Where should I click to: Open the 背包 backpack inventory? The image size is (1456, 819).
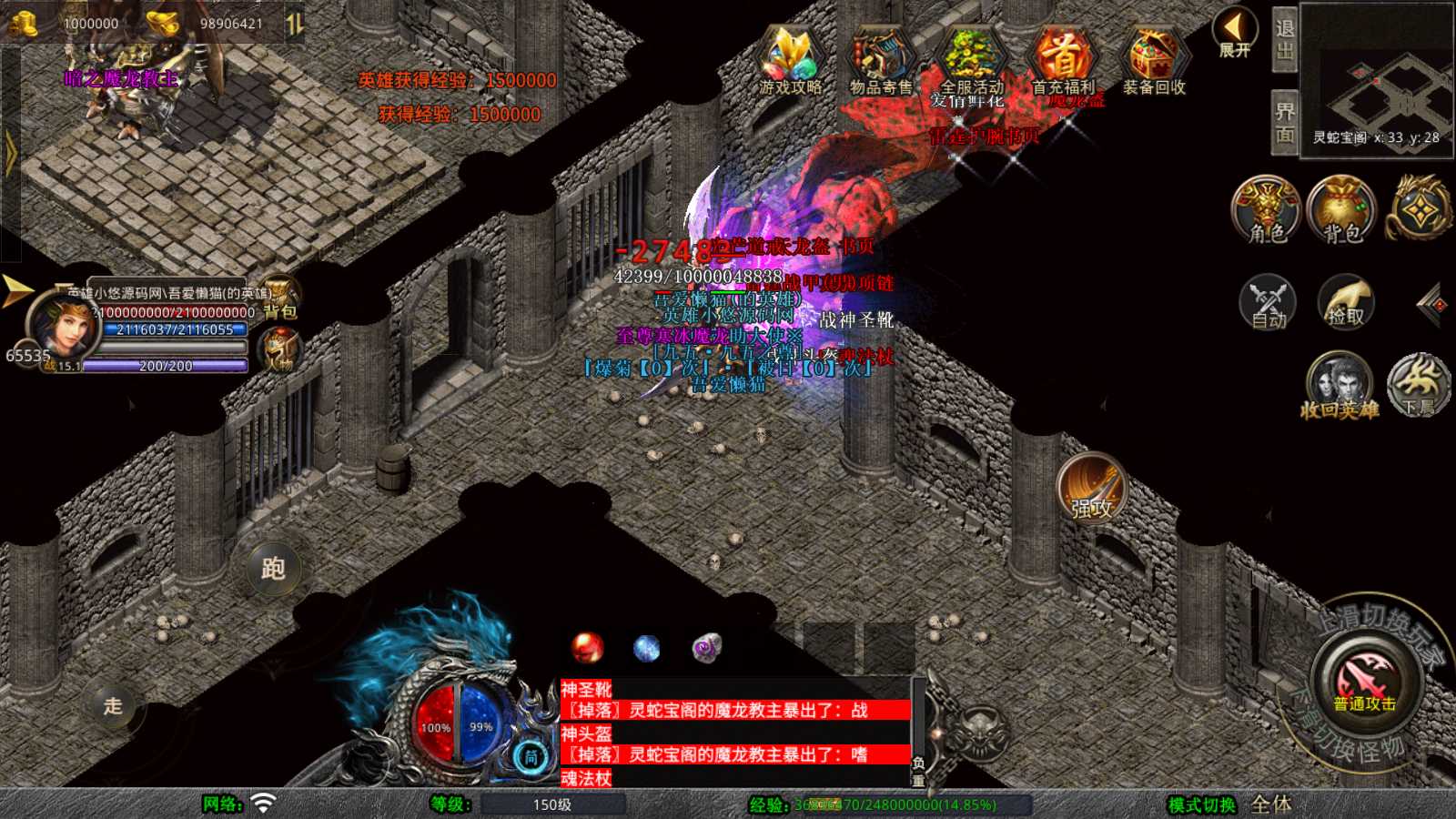[1342, 209]
